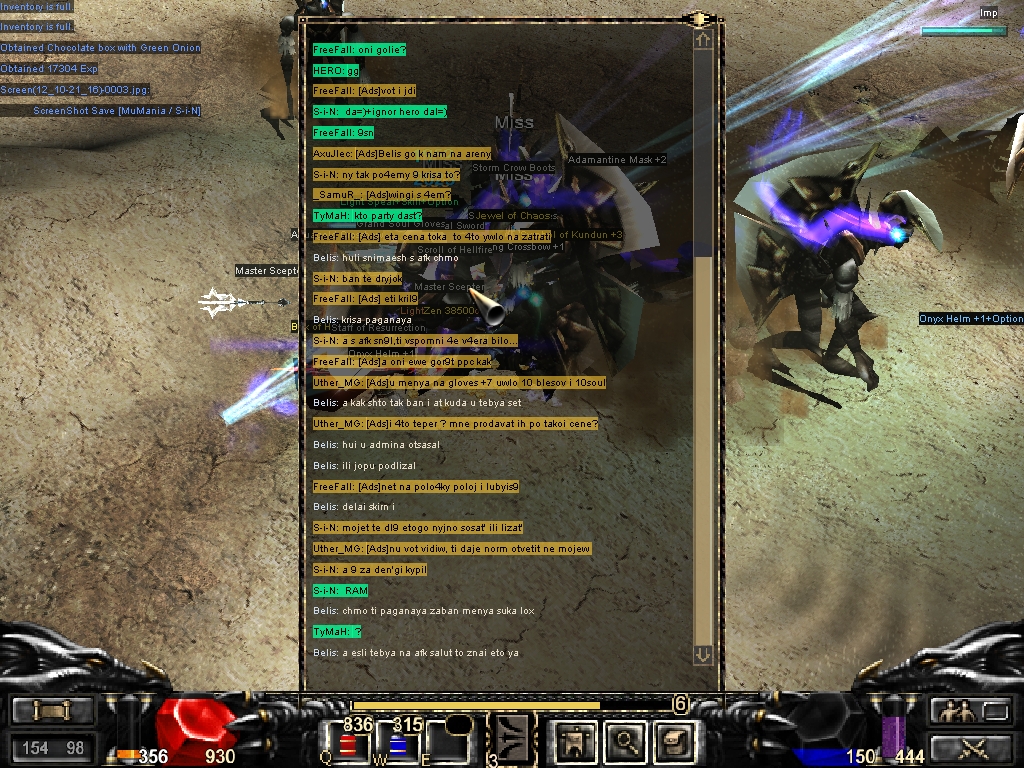1024x768 pixels.
Task: Use the blue mana potion in slot W
Action: pyautogui.click(x=396, y=745)
